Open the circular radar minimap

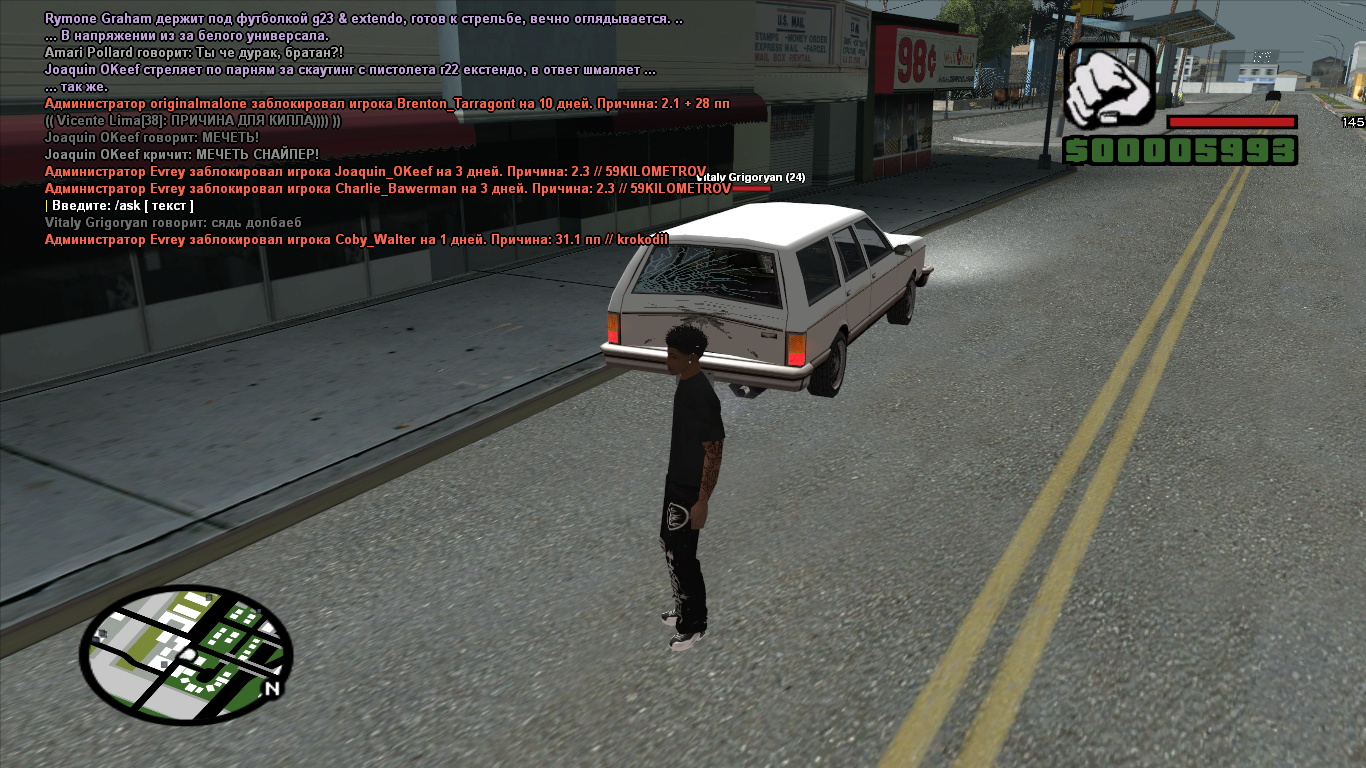point(186,655)
